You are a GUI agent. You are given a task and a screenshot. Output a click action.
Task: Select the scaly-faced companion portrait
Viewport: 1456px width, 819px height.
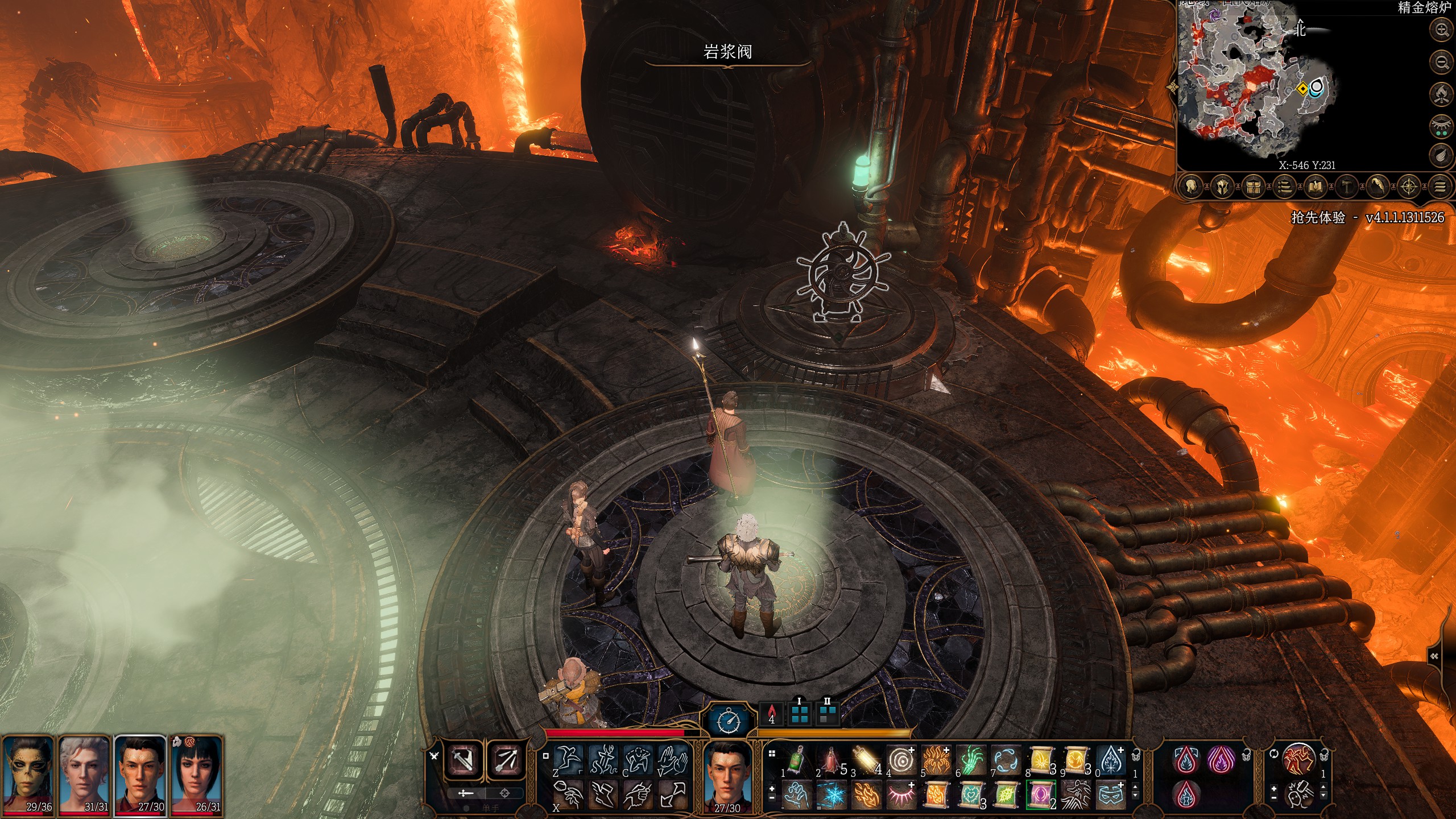(27, 773)
